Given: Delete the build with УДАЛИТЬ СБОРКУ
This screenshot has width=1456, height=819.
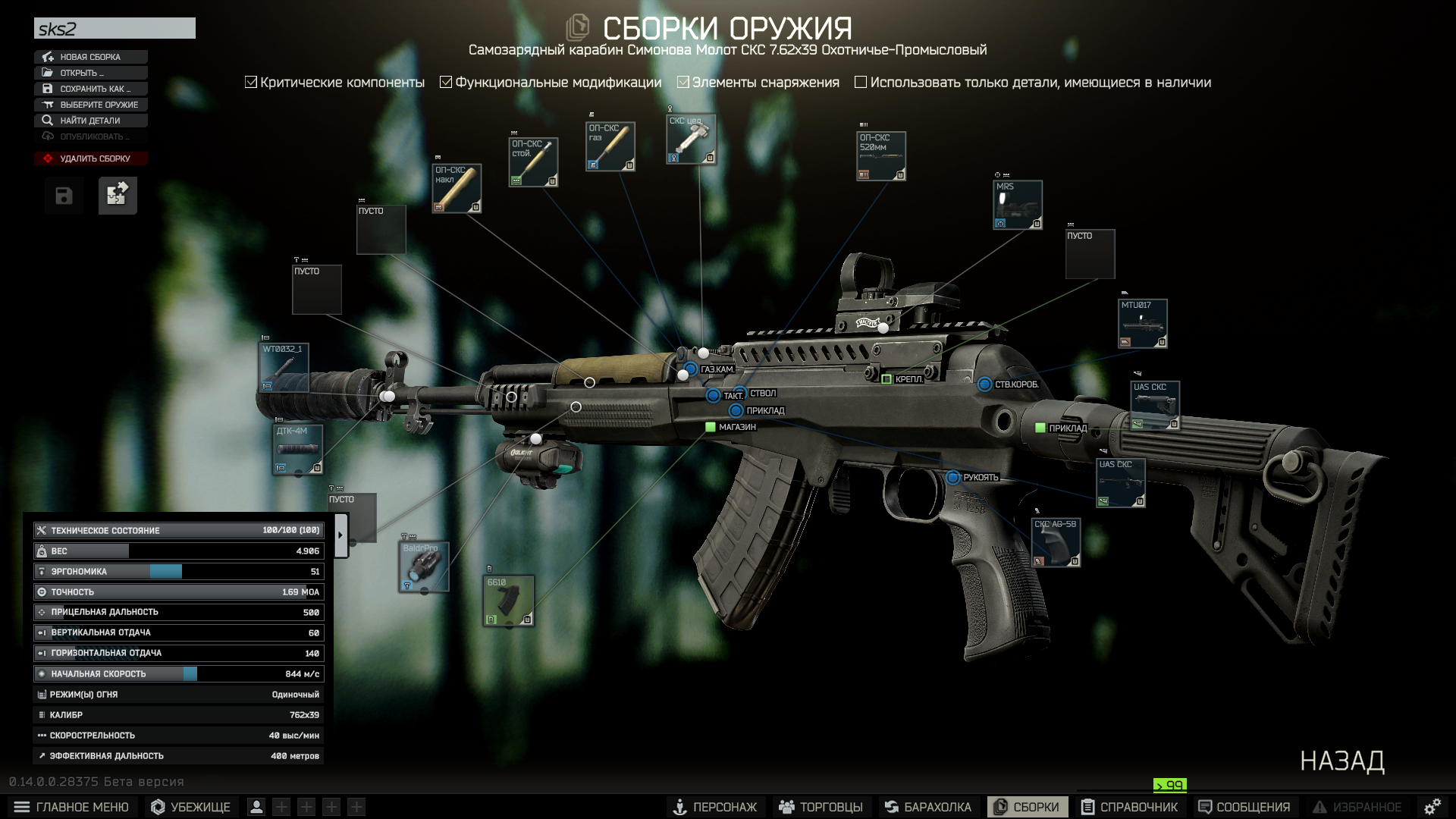Looking at the screenshot, I should coord(90,158).
